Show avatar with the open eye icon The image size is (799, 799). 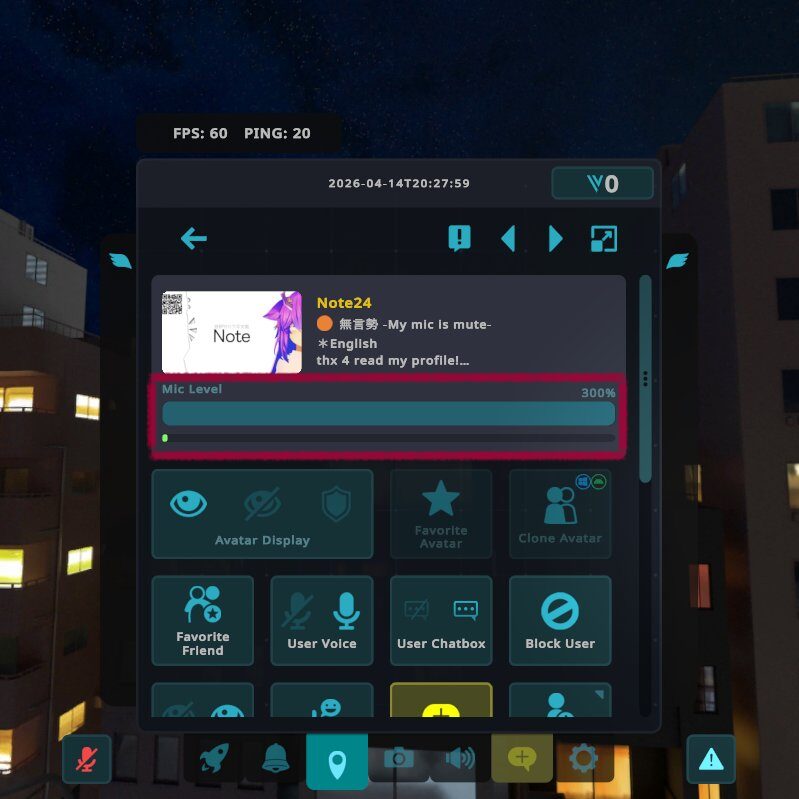(189, 503)
